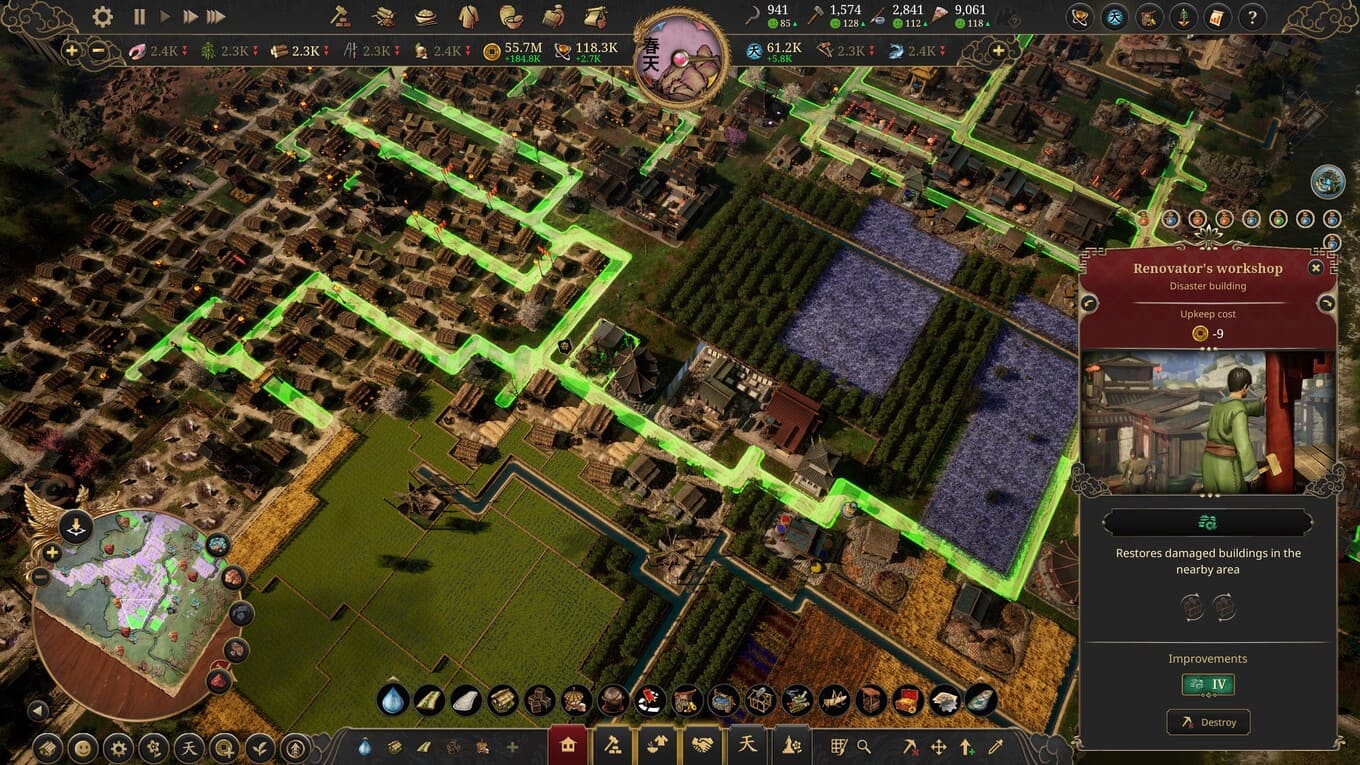The image size is (1360, 765).
Task: Choose the water drop building icon
Action: [393, 700]
